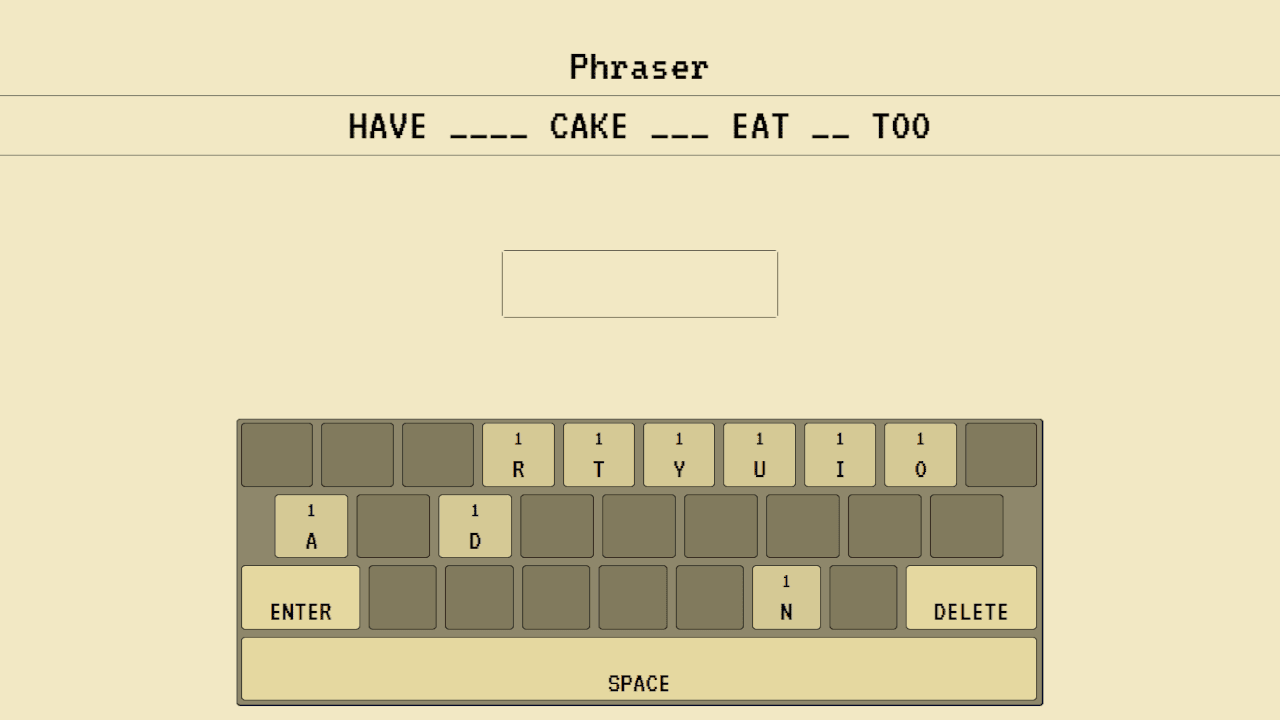Viewport: 1280px width, 720px height.
Task: Click the blank key left of N
Action: [x=710, y=597]
